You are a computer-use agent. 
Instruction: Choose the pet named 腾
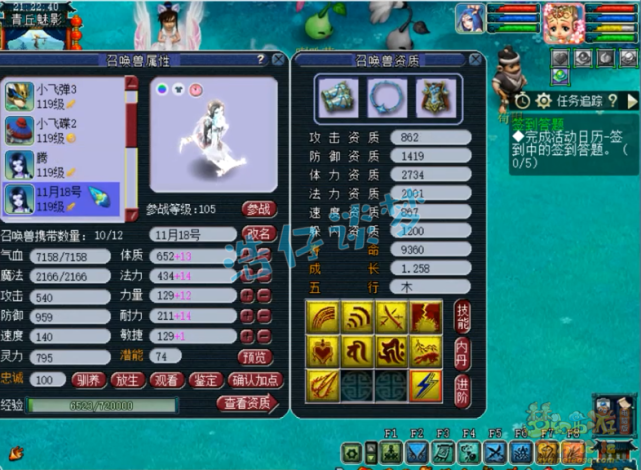point(62,164)
